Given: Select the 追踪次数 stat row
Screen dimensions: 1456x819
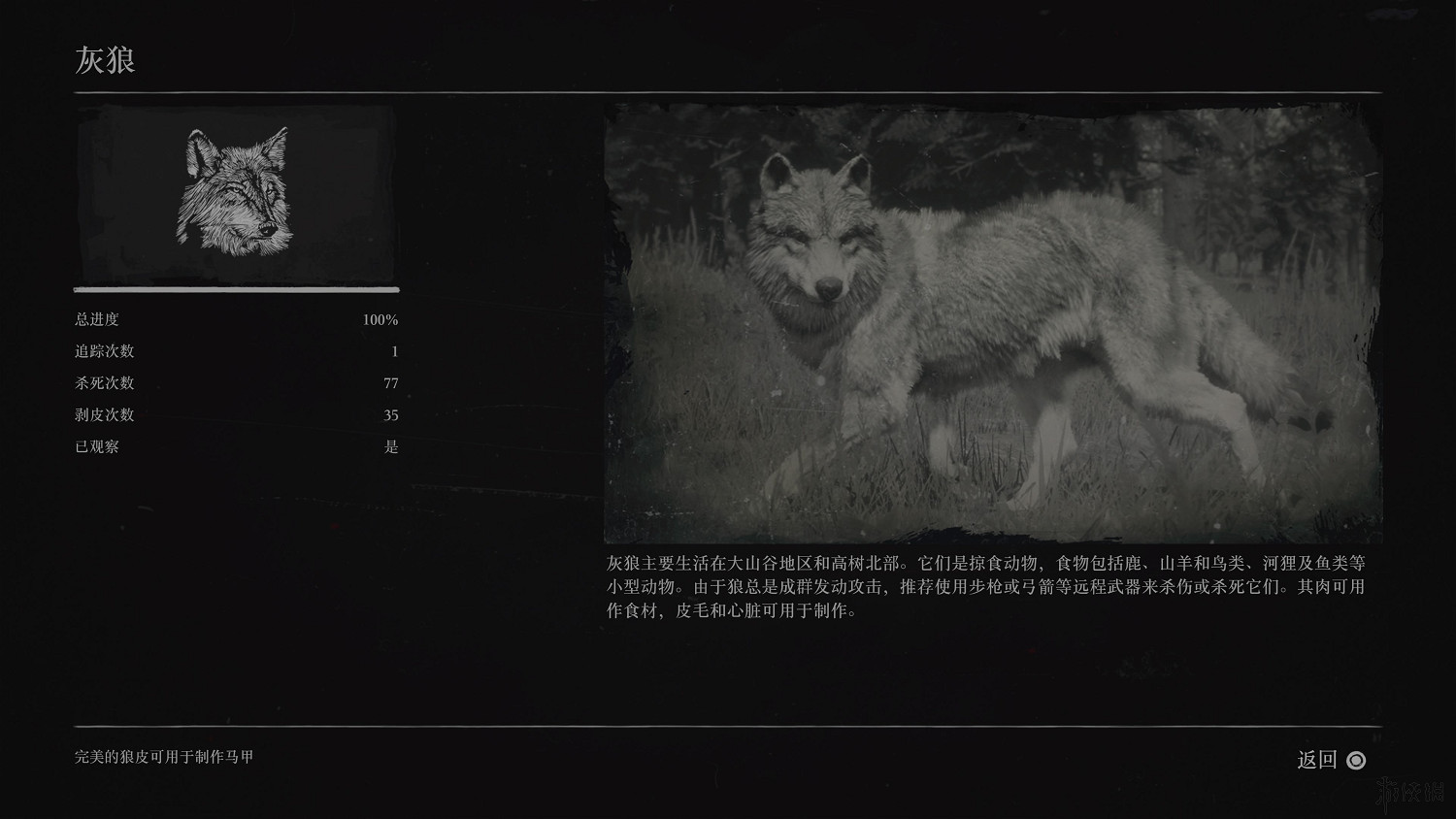Looking at the screenshot, I should click(107, 351).
